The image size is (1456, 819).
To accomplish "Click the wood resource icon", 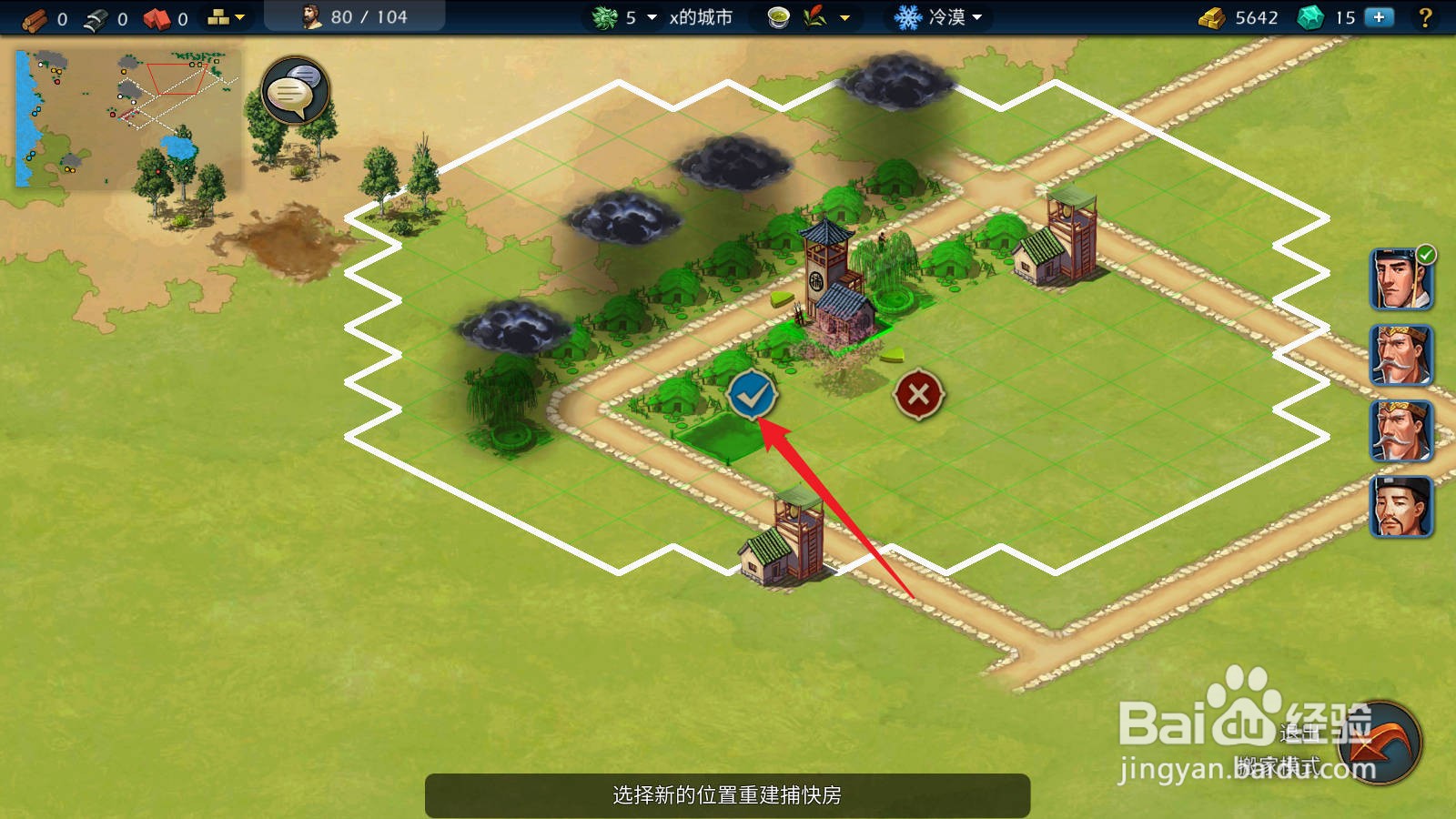I will pos(32,16).
